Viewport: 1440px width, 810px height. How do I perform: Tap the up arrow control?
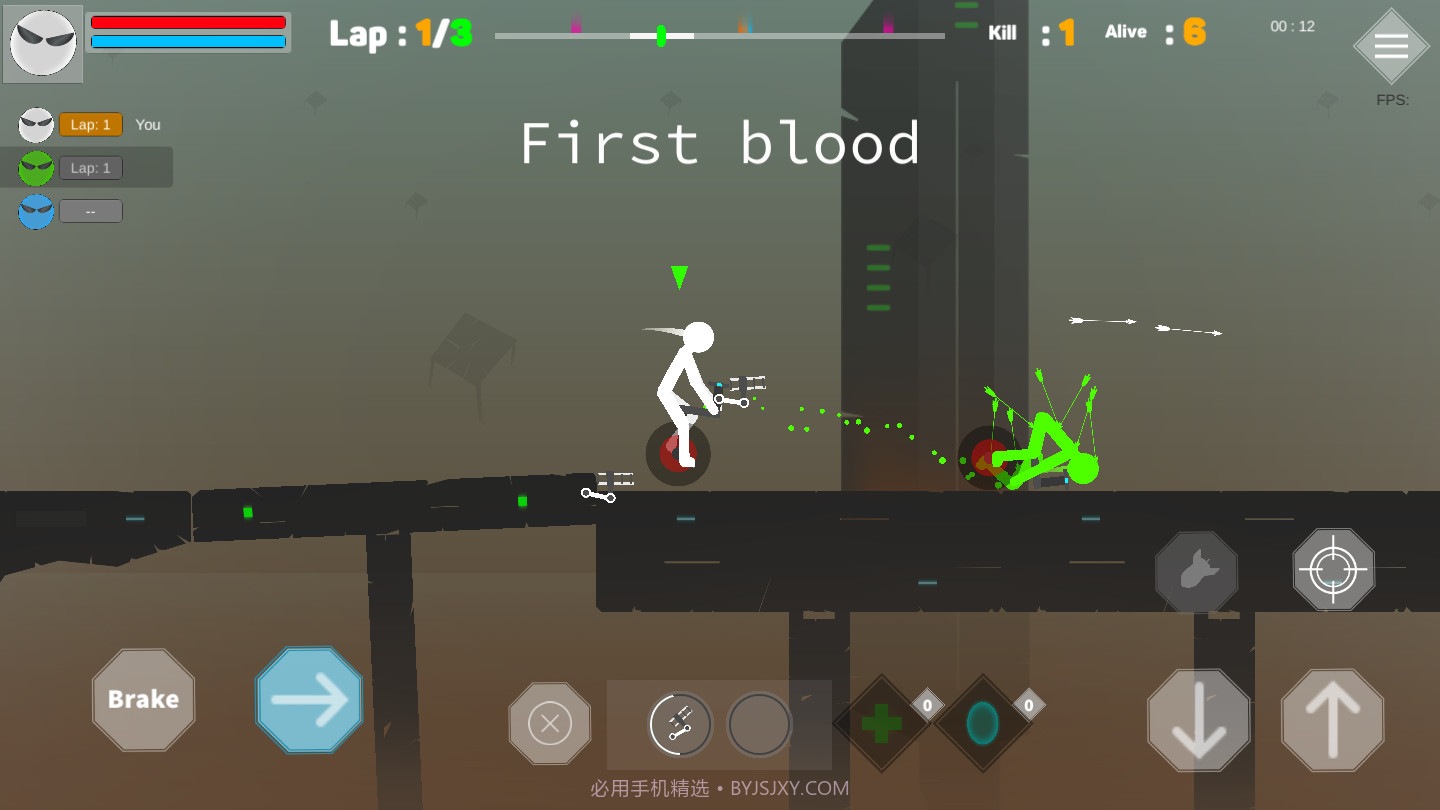tap(1332, 720)
